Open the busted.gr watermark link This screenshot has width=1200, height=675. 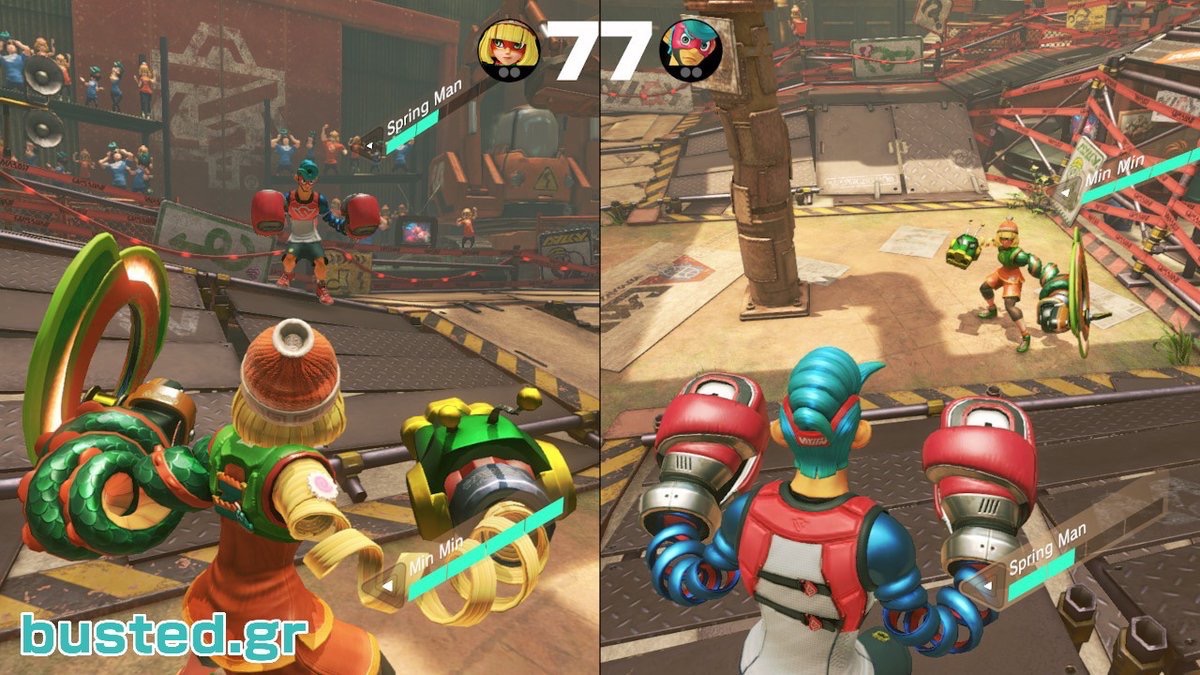pos(164,634)
